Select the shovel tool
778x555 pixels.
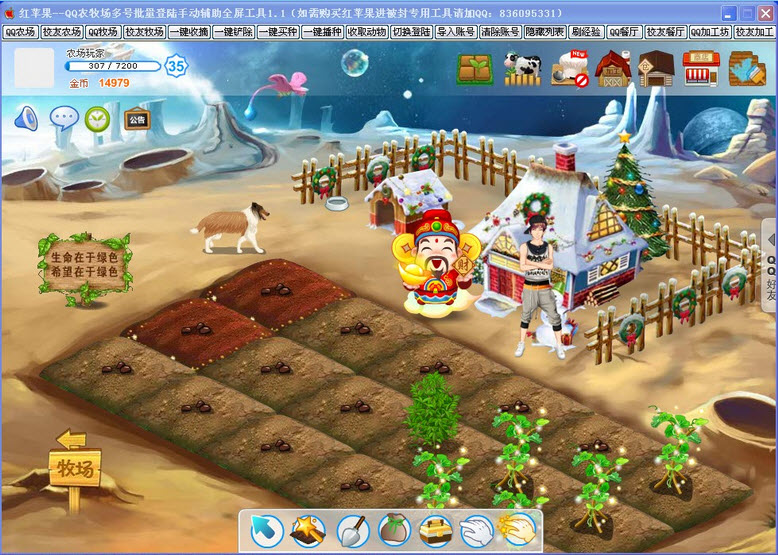click(352, 530)
